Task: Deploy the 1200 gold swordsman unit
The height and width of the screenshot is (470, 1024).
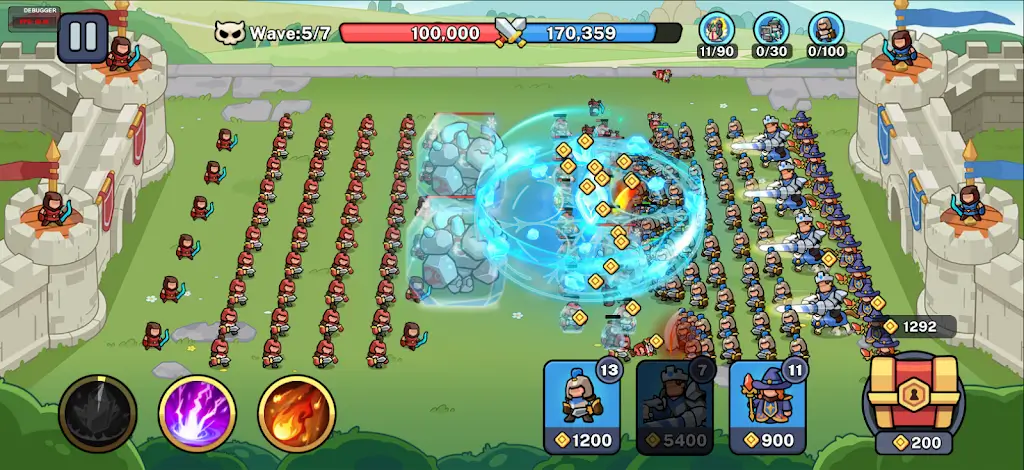Action: pyautogui.click(x=582, y=406)
